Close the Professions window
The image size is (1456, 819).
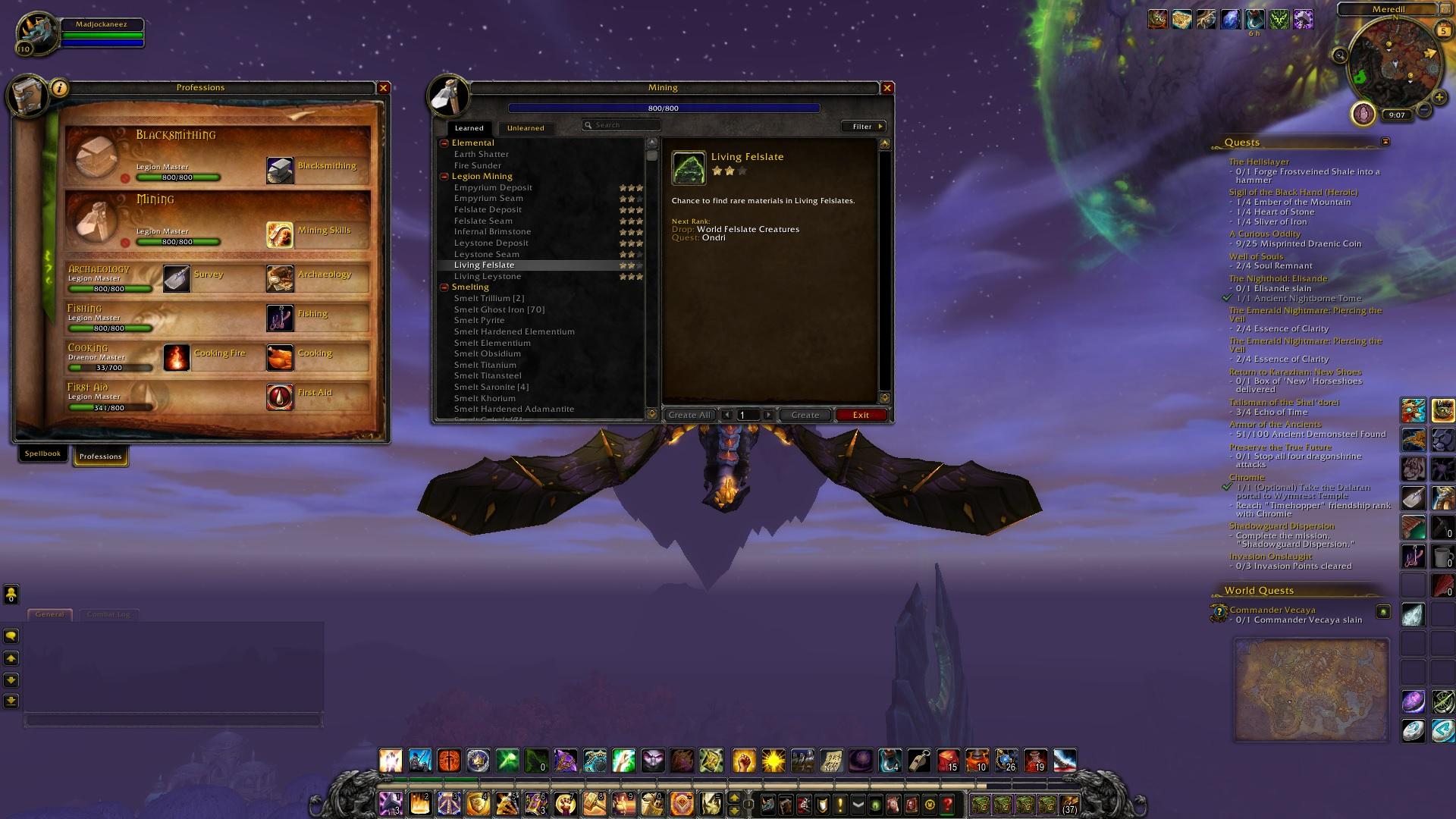point(384,88)
